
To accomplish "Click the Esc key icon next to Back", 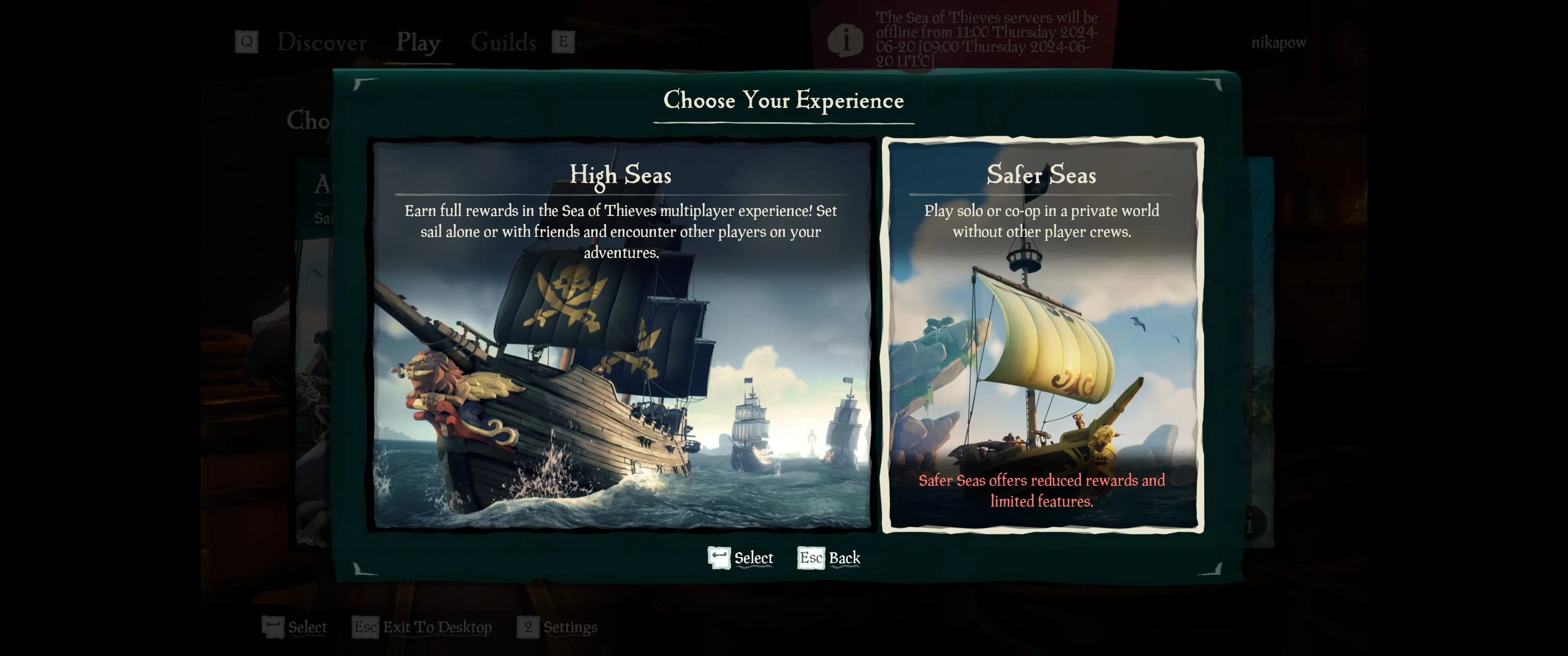I will pos(811,558).
